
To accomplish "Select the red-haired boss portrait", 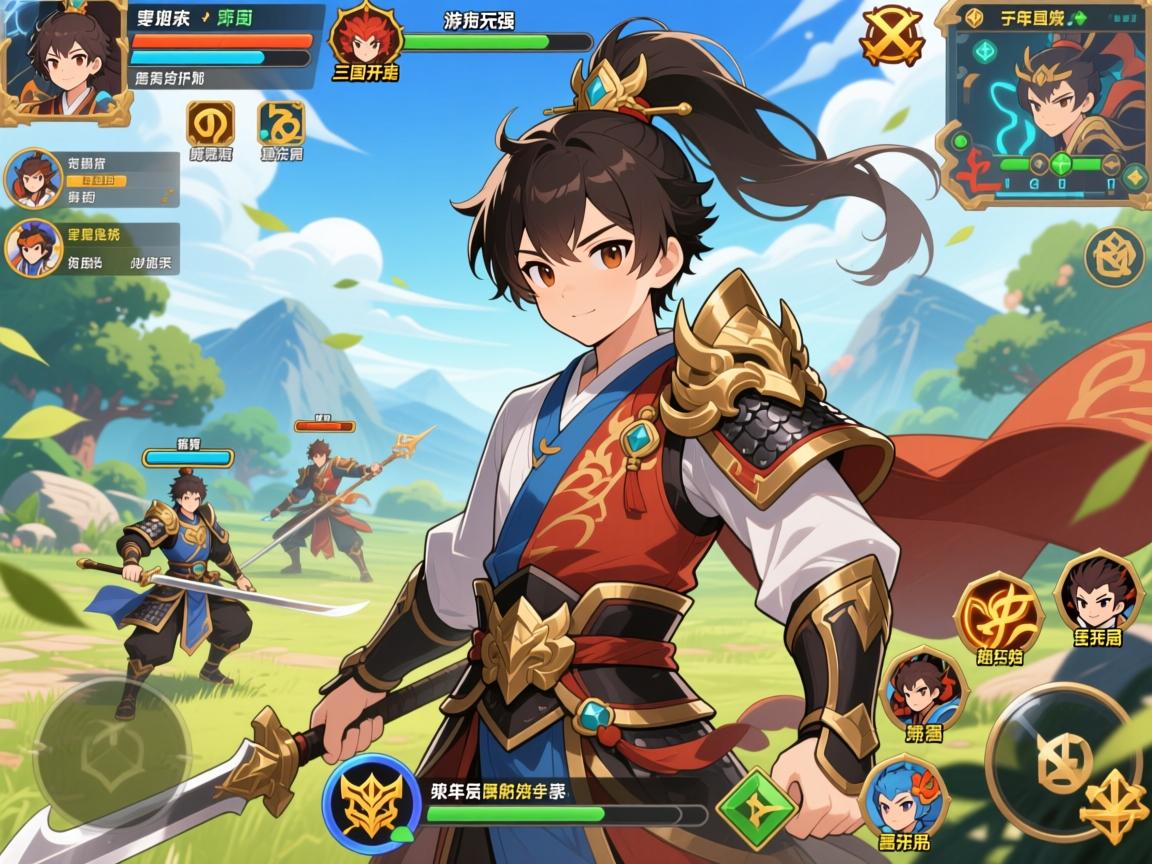I will (x=365, y=36).
